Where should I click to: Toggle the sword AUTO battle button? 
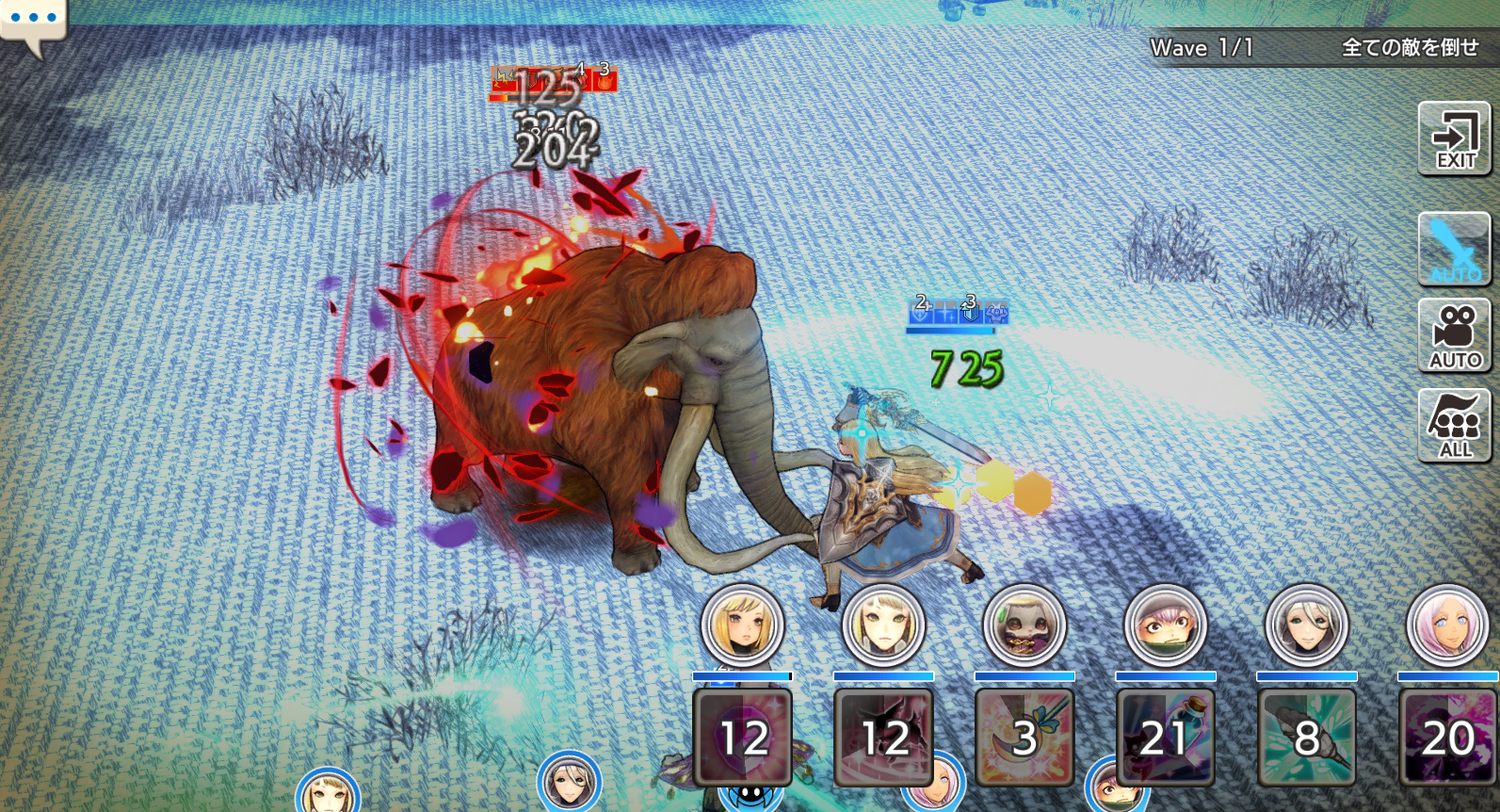point(1454,249)
